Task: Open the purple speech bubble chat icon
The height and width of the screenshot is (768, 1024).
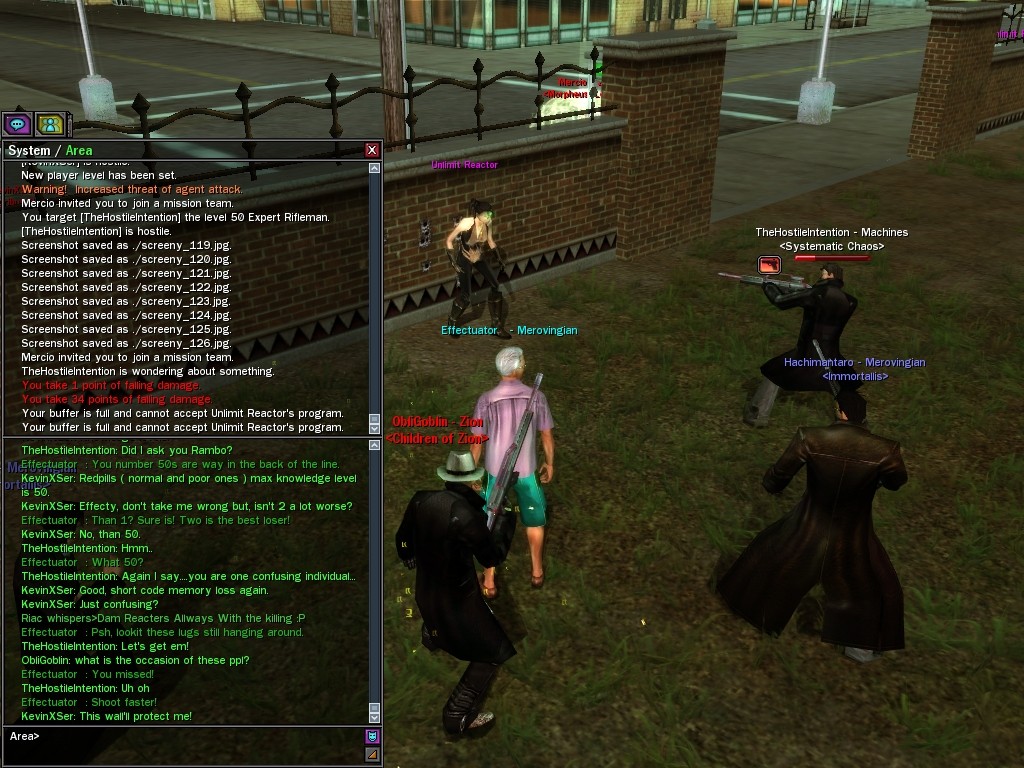Action: click(x=17, y=124)
